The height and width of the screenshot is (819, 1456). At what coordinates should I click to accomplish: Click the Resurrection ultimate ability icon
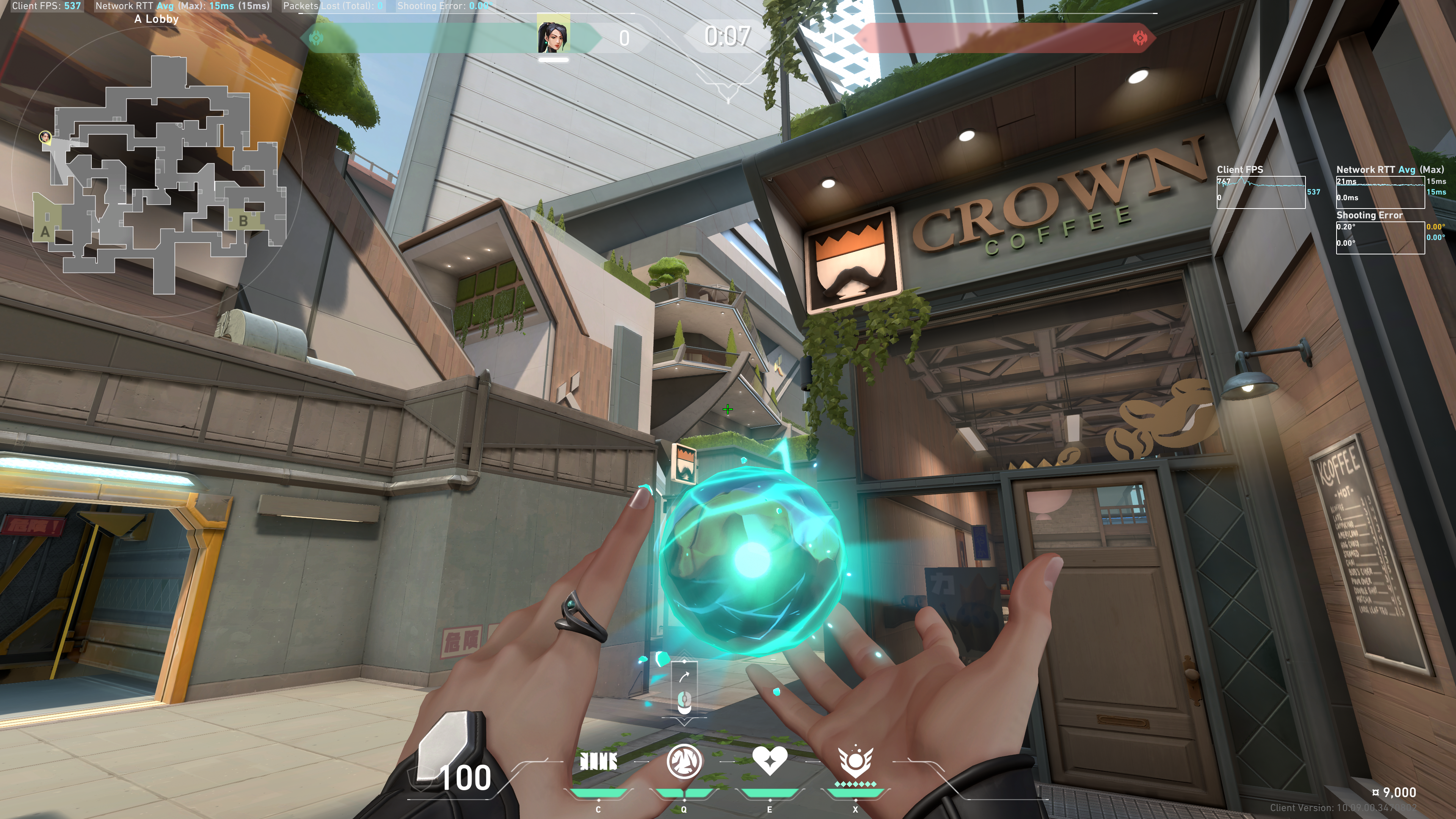855,762
